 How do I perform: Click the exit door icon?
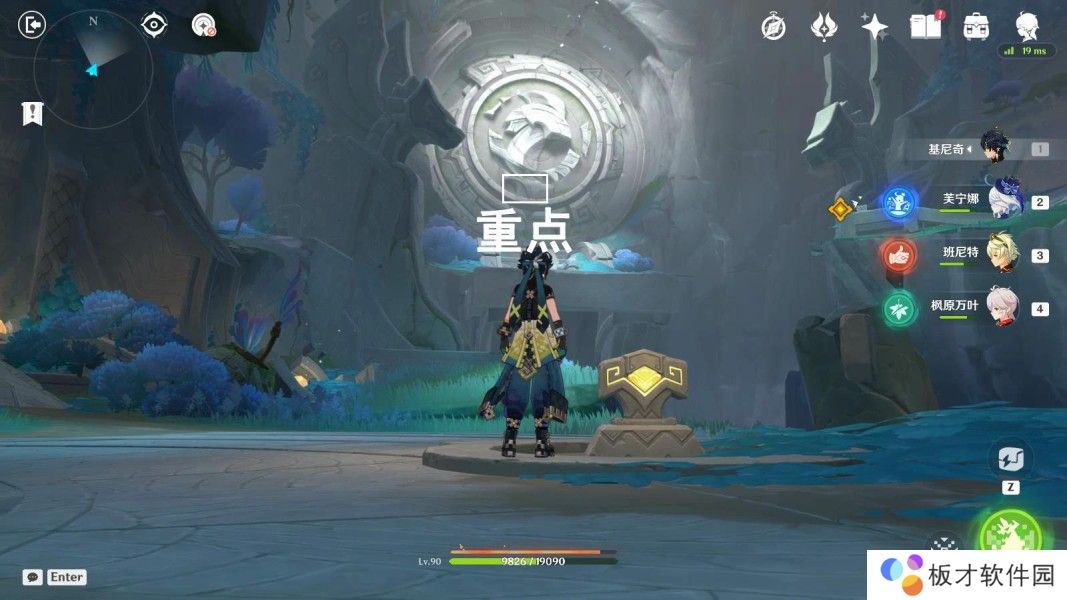tap(32, 25)
